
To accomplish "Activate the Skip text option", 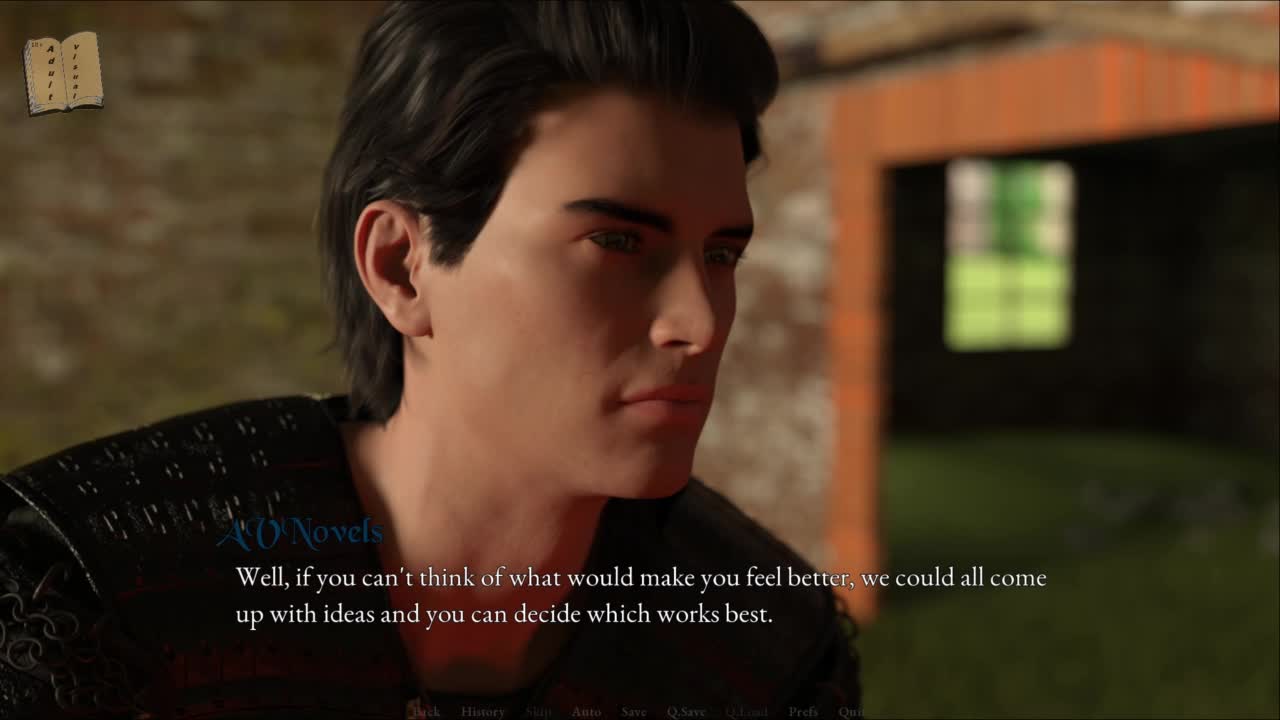I will (x=538, y=712).
